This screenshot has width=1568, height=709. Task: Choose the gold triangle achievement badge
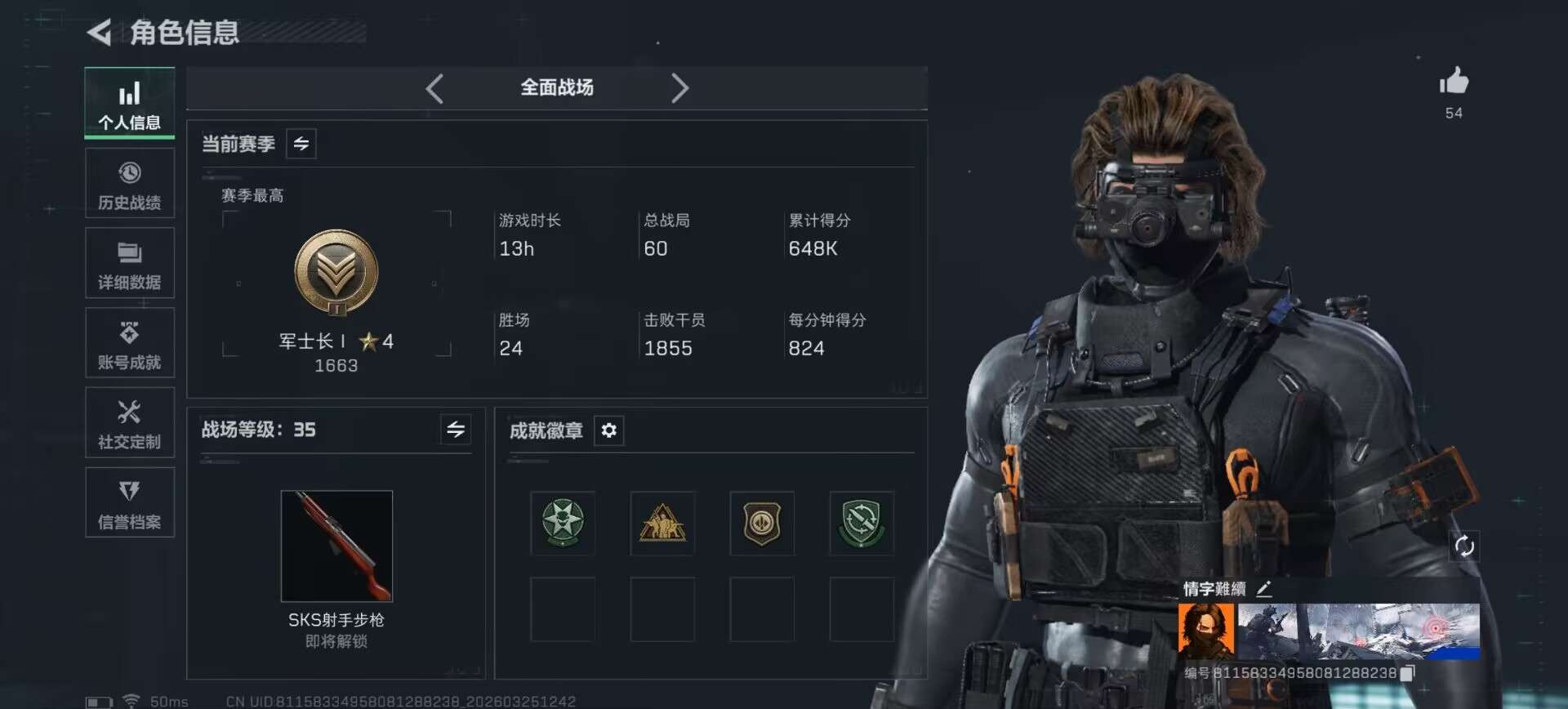662,523
